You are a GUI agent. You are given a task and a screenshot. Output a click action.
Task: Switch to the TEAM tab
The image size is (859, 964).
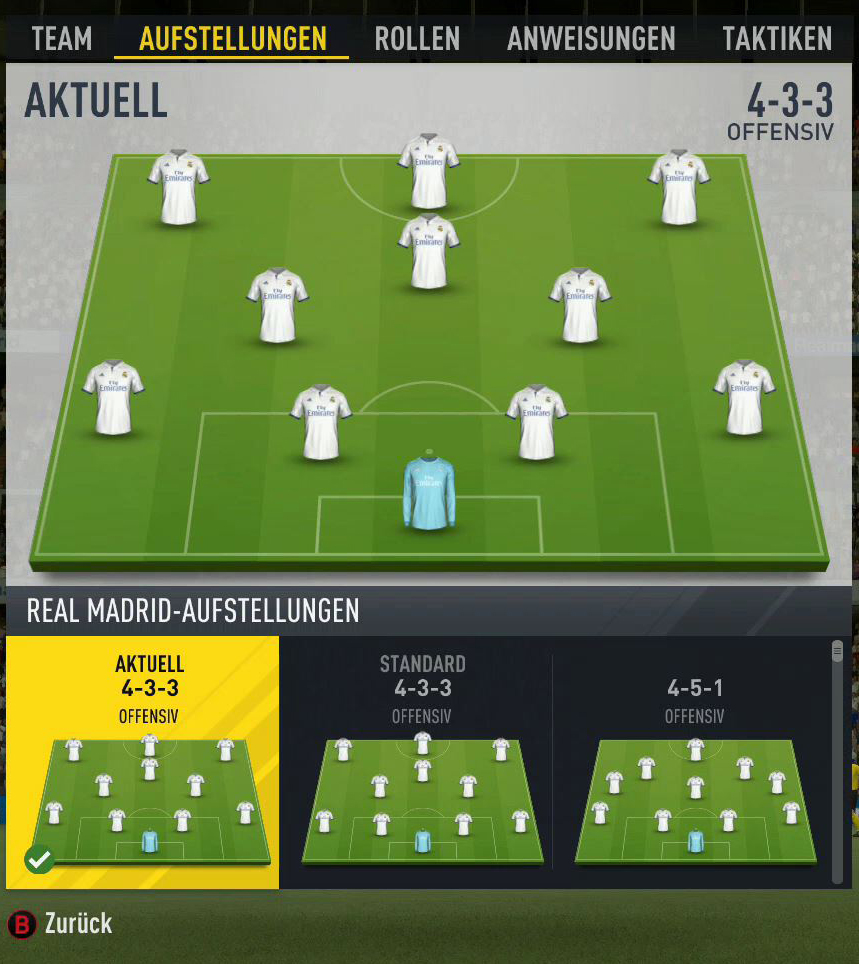click(x=61, y=39)
